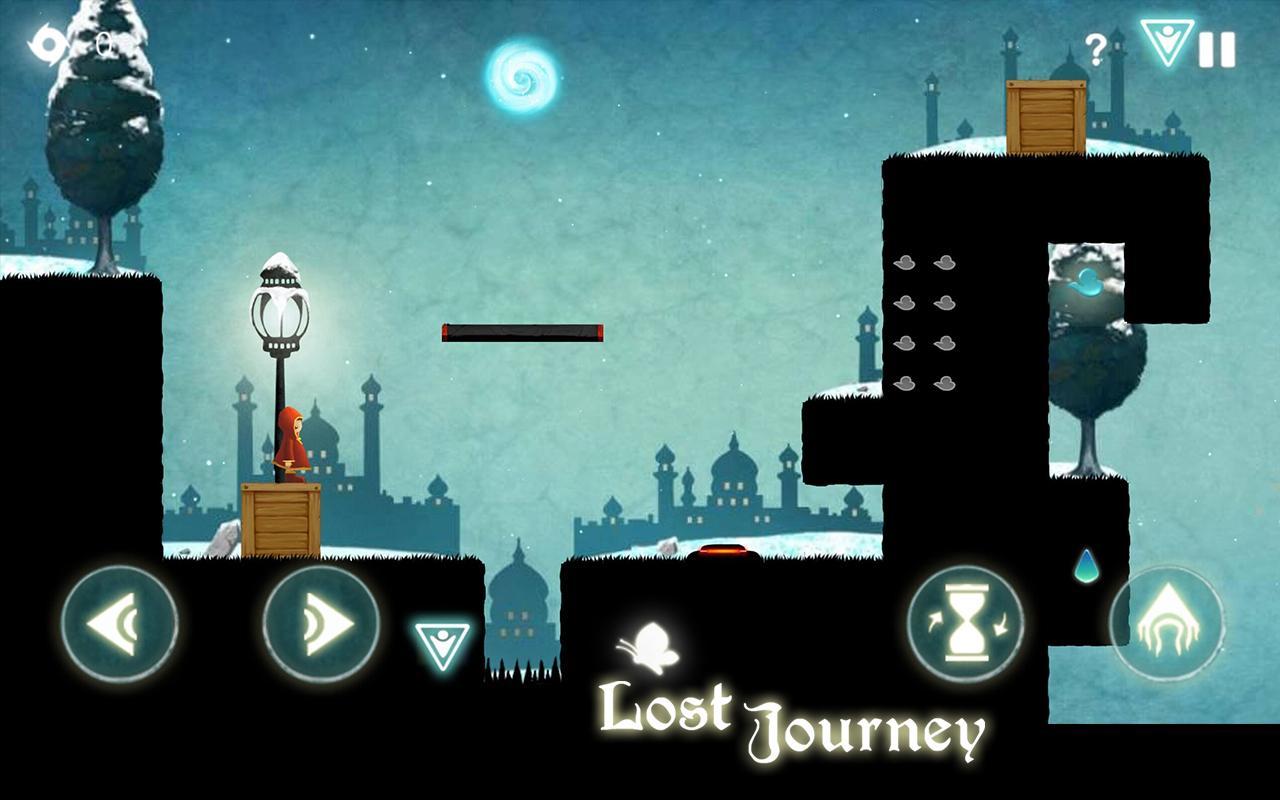Collect the blue water droplet near the pit
Image resolution: width=1280 pixels, height=800 pixels.
[1086, 569]
